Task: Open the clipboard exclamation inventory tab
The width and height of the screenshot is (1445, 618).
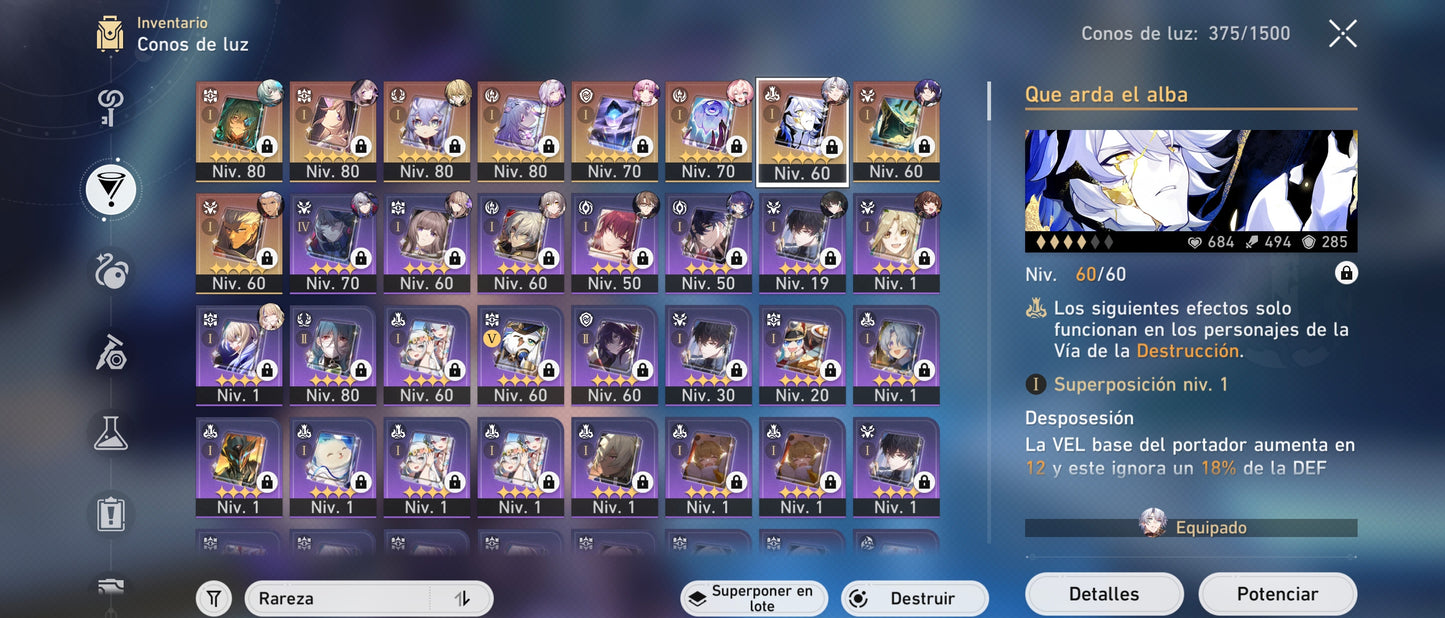Action: tap(110, 514)
